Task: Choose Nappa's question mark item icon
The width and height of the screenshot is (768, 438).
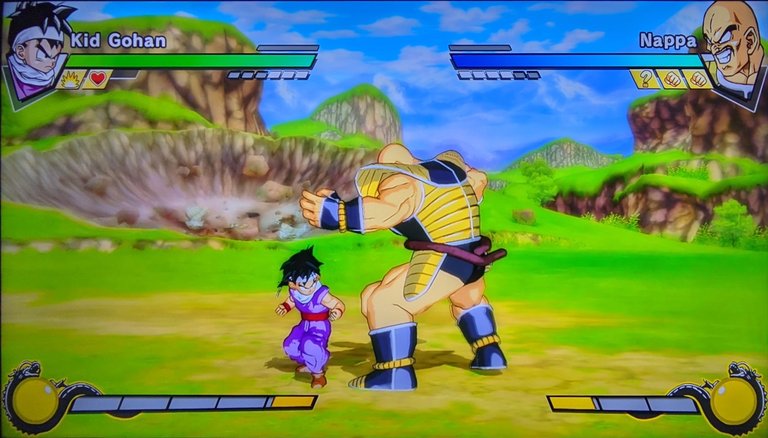Action: pyautogui.click(x=646, y=79)
